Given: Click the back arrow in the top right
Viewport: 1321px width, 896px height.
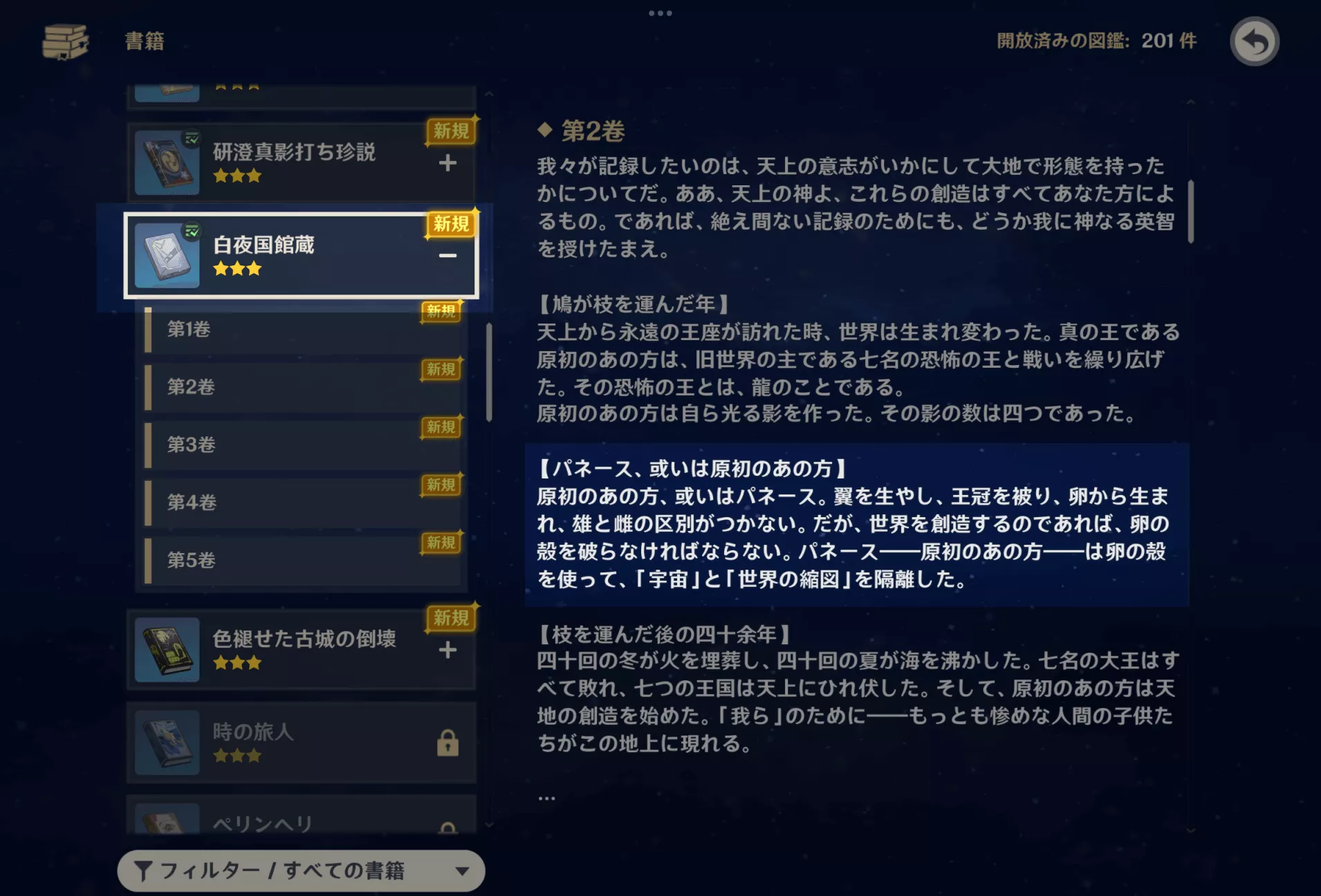Looking at the screenshot, I should pos(1255,42).
